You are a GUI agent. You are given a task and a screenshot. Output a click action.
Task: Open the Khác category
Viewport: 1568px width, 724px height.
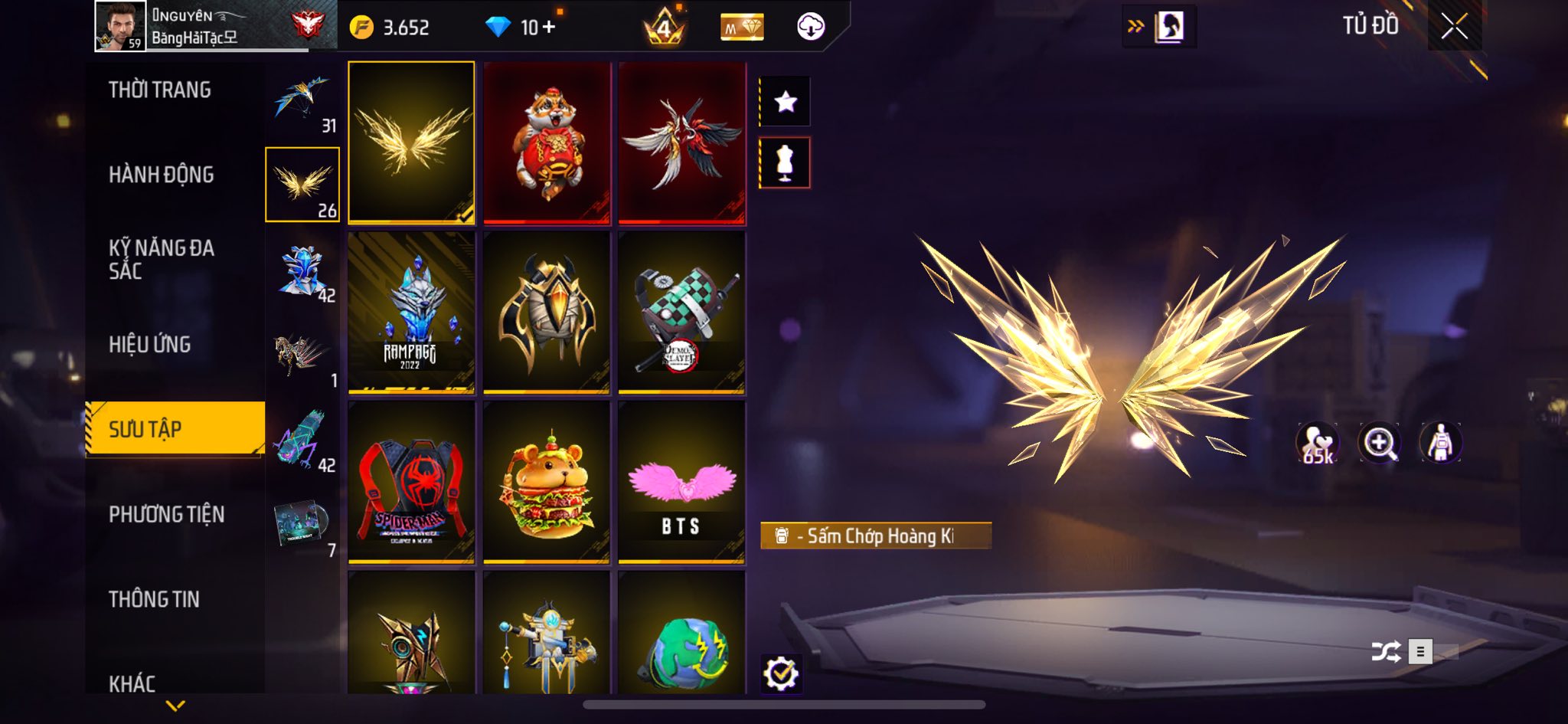(x=132, y=683)
